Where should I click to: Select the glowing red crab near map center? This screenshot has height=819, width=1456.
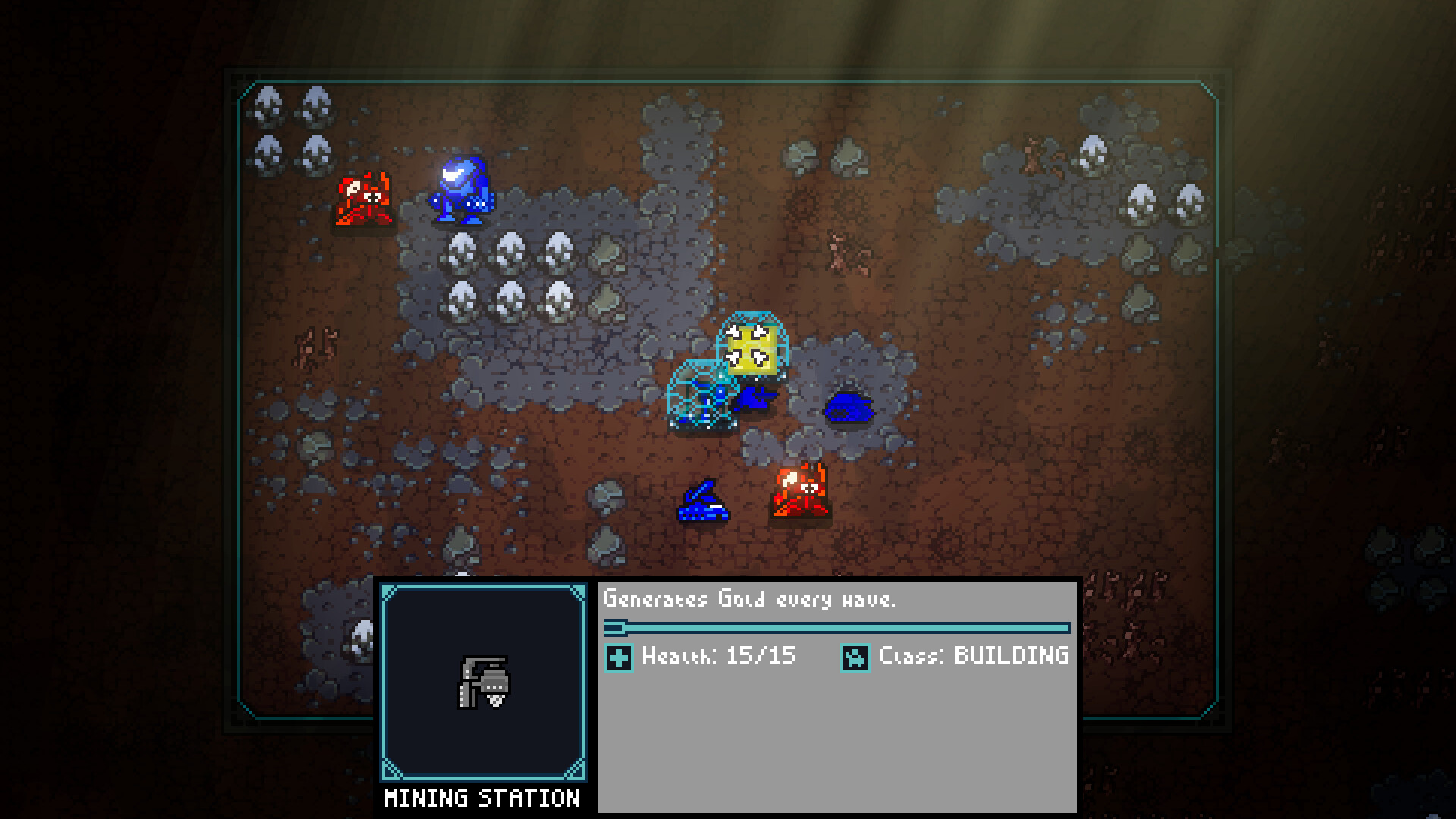pos(801,493)
